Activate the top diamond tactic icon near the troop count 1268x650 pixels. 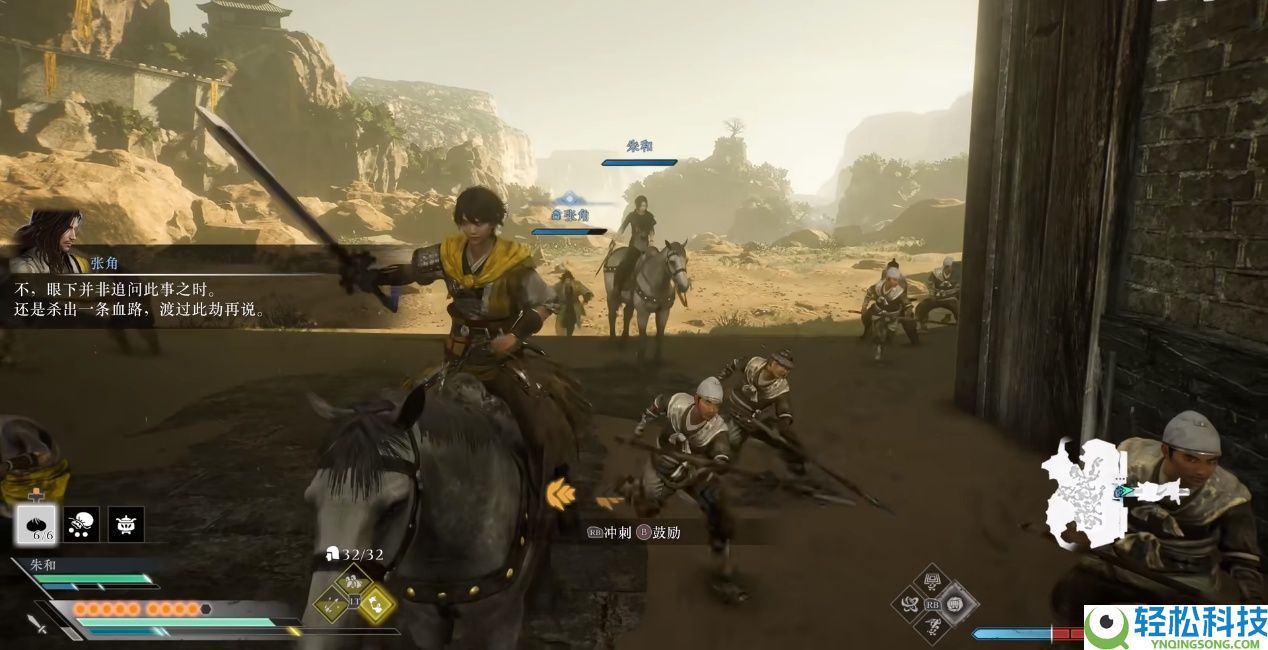coord(353,580)
